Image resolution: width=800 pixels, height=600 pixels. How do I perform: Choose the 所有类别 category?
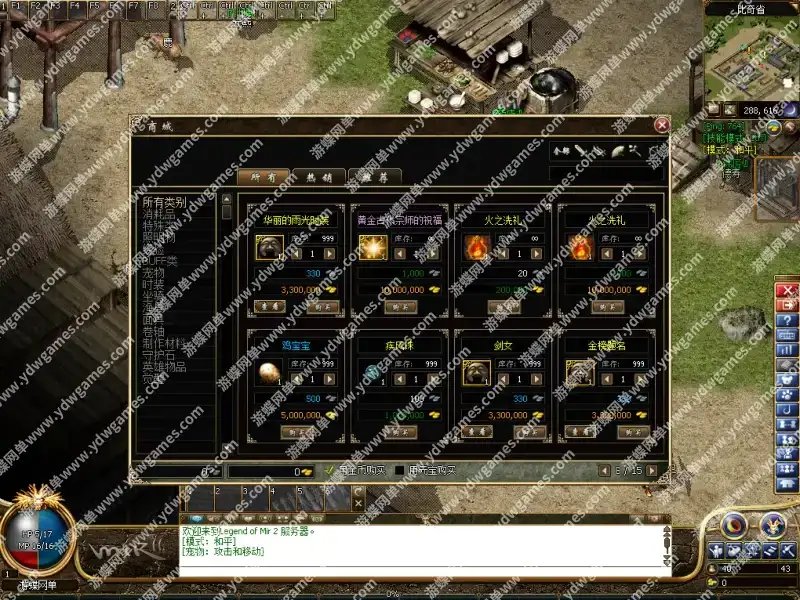164,202
